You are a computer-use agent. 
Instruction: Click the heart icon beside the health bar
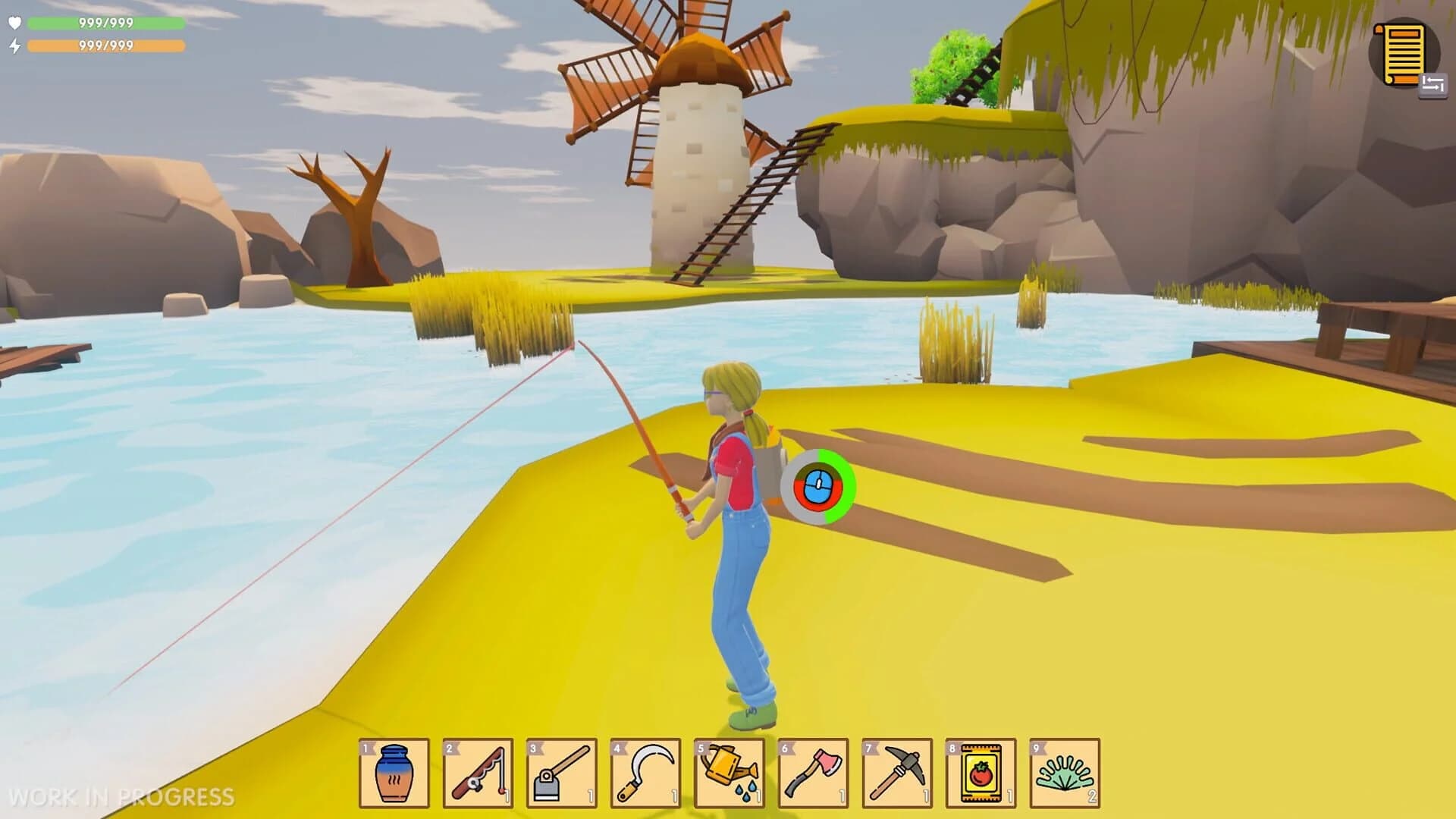click(x=17, y=23)
